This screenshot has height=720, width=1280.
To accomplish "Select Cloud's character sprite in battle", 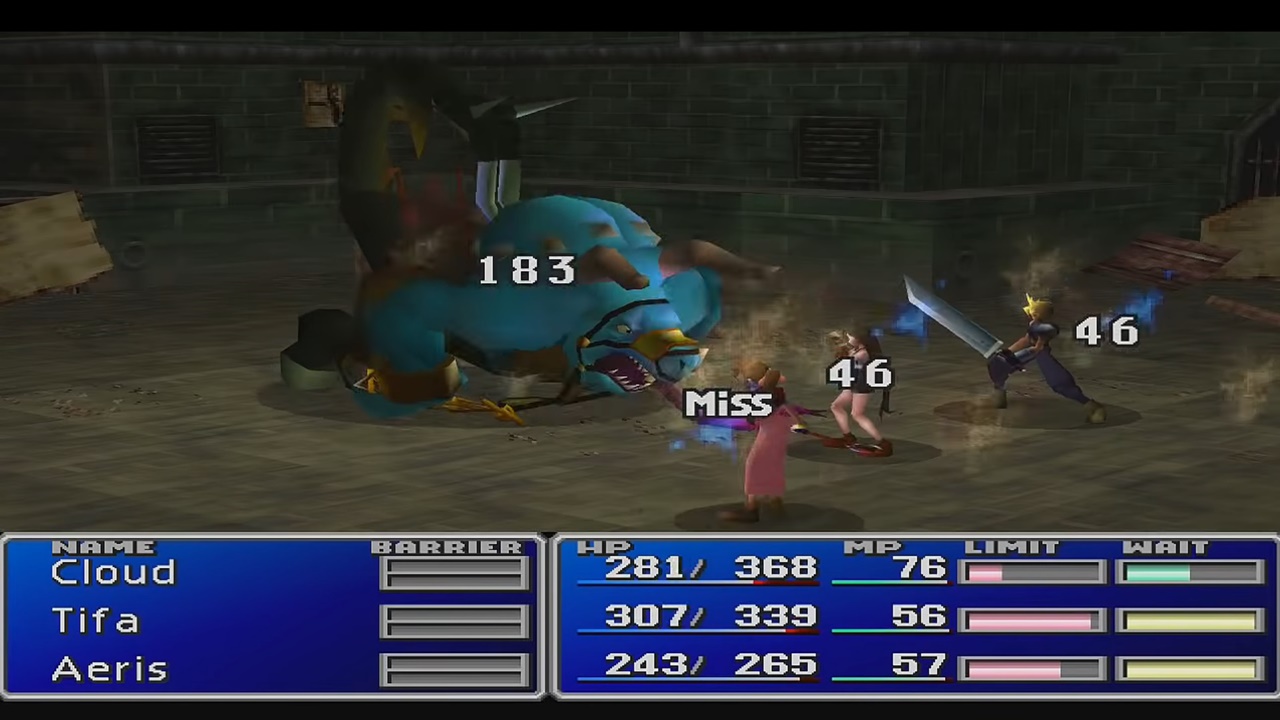I will click(1035, 350).
